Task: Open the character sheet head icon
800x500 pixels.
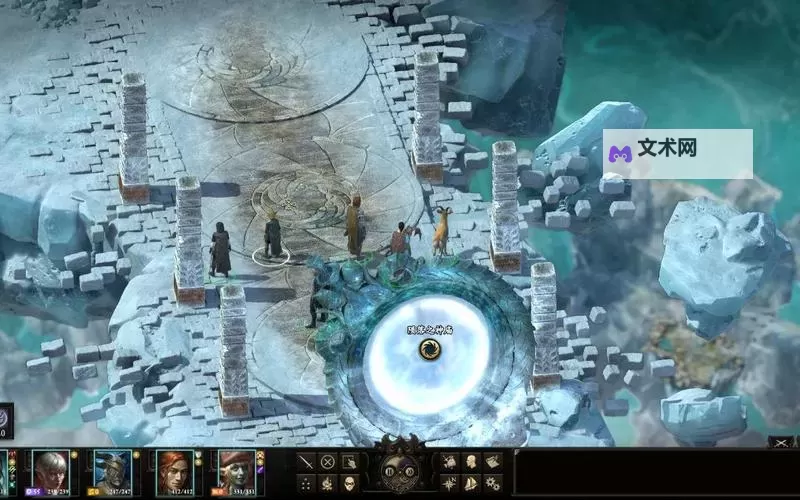Action: pos(471,462)
